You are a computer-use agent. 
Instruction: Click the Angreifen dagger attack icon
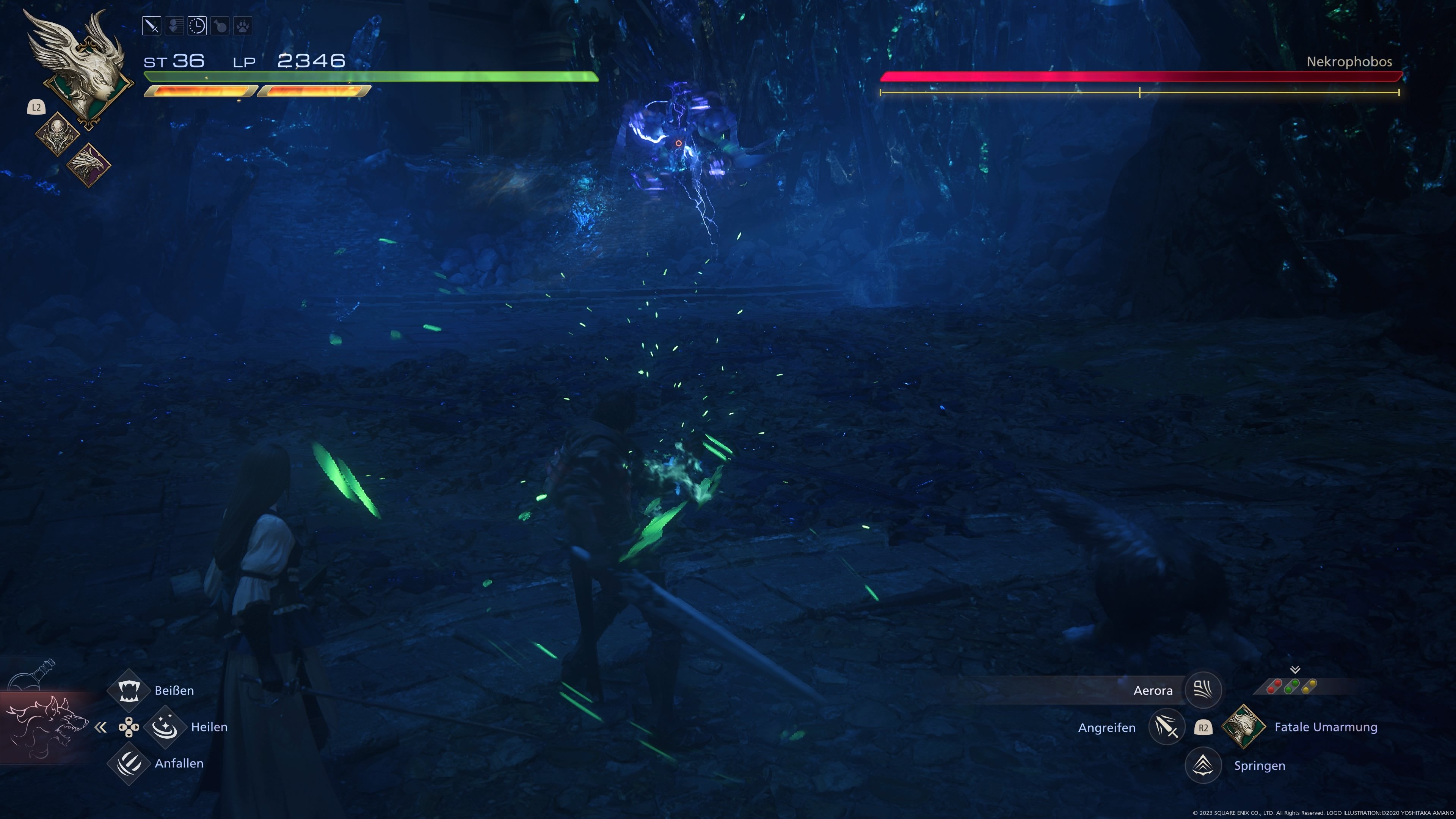(x=1167, y=728)
